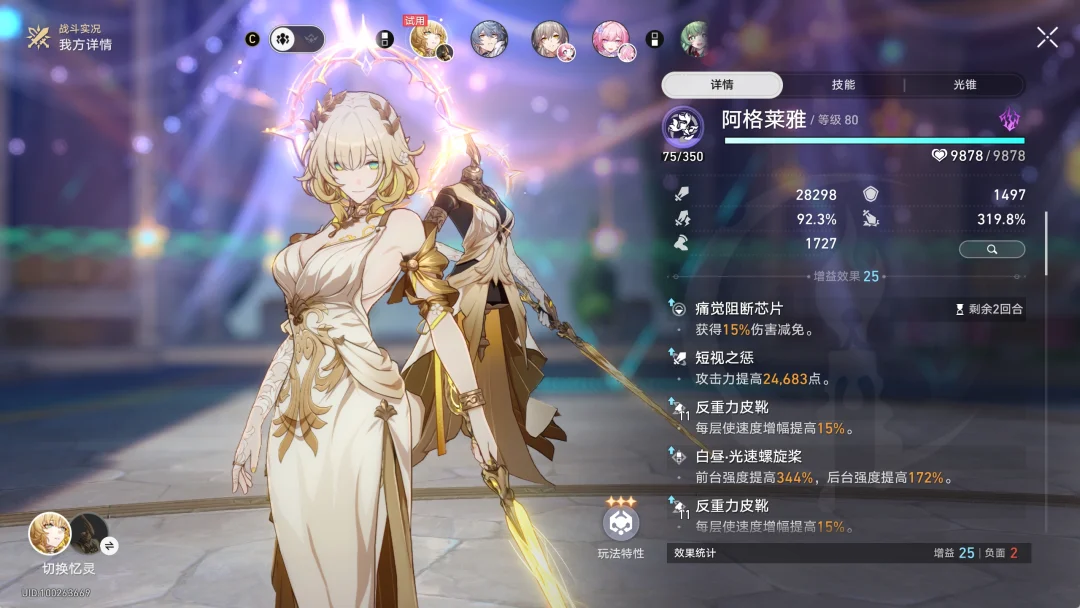Switch to the 技能 tab

tap(843, 85)
